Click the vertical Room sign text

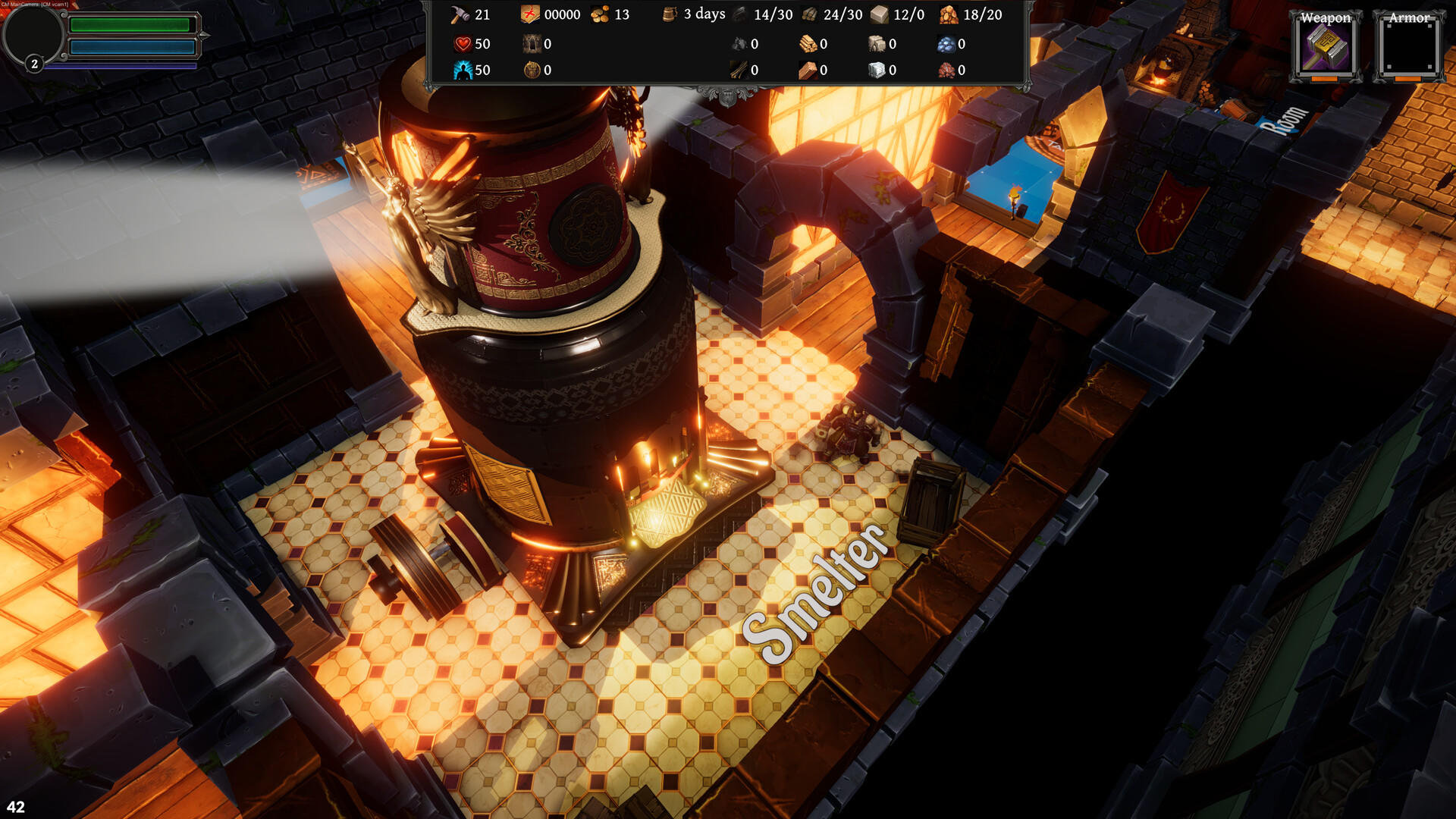pos(1287,121)
